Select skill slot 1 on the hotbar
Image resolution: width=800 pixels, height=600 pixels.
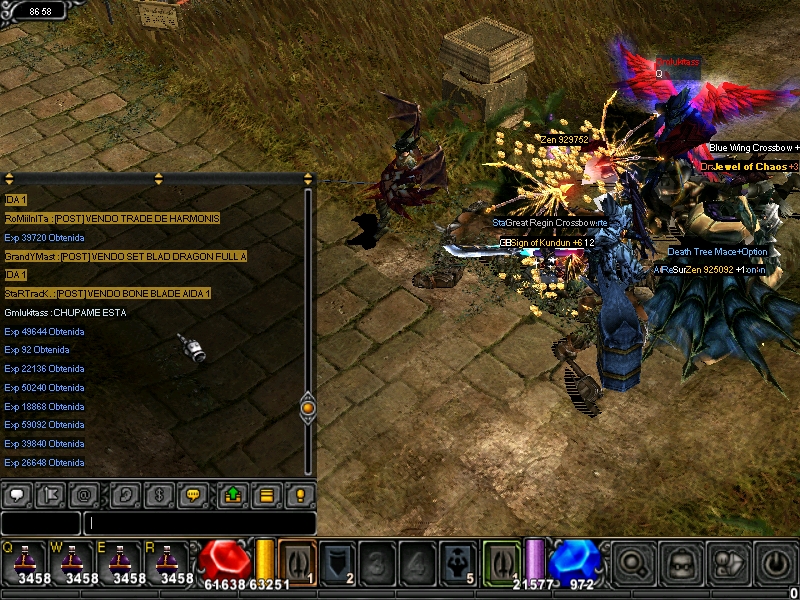pyautogui.click(x=297, y=562)
